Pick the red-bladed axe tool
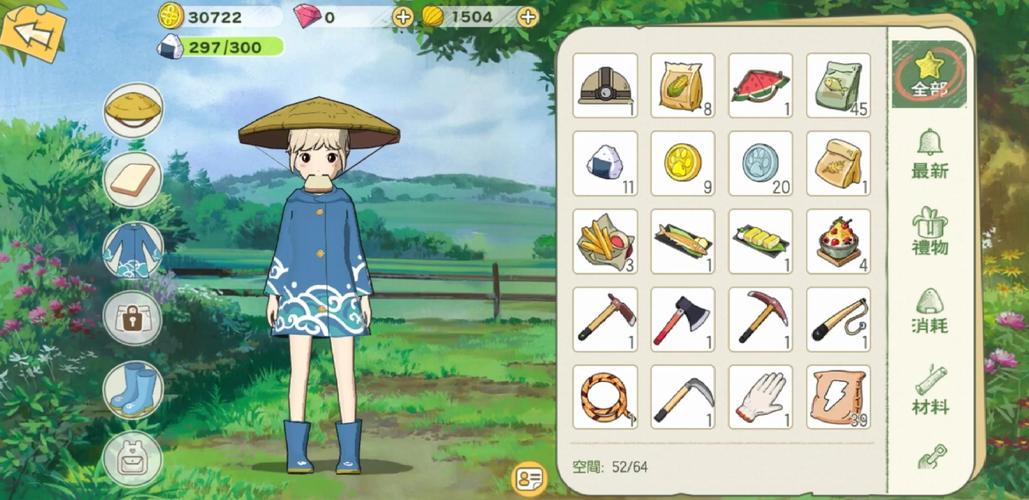 (682, 320)
